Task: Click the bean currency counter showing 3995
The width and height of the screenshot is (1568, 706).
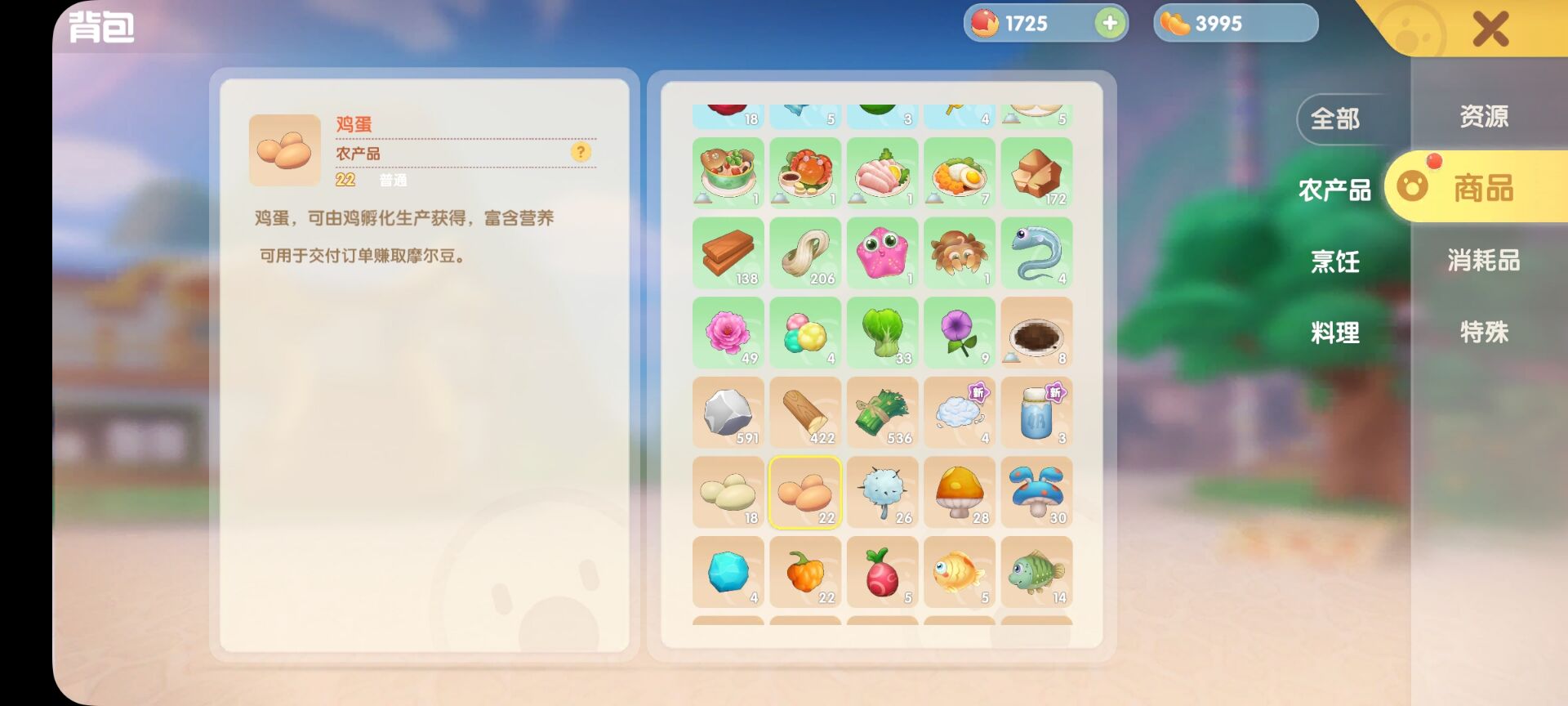Action: pyautogui.click(x=1233, y=23)
